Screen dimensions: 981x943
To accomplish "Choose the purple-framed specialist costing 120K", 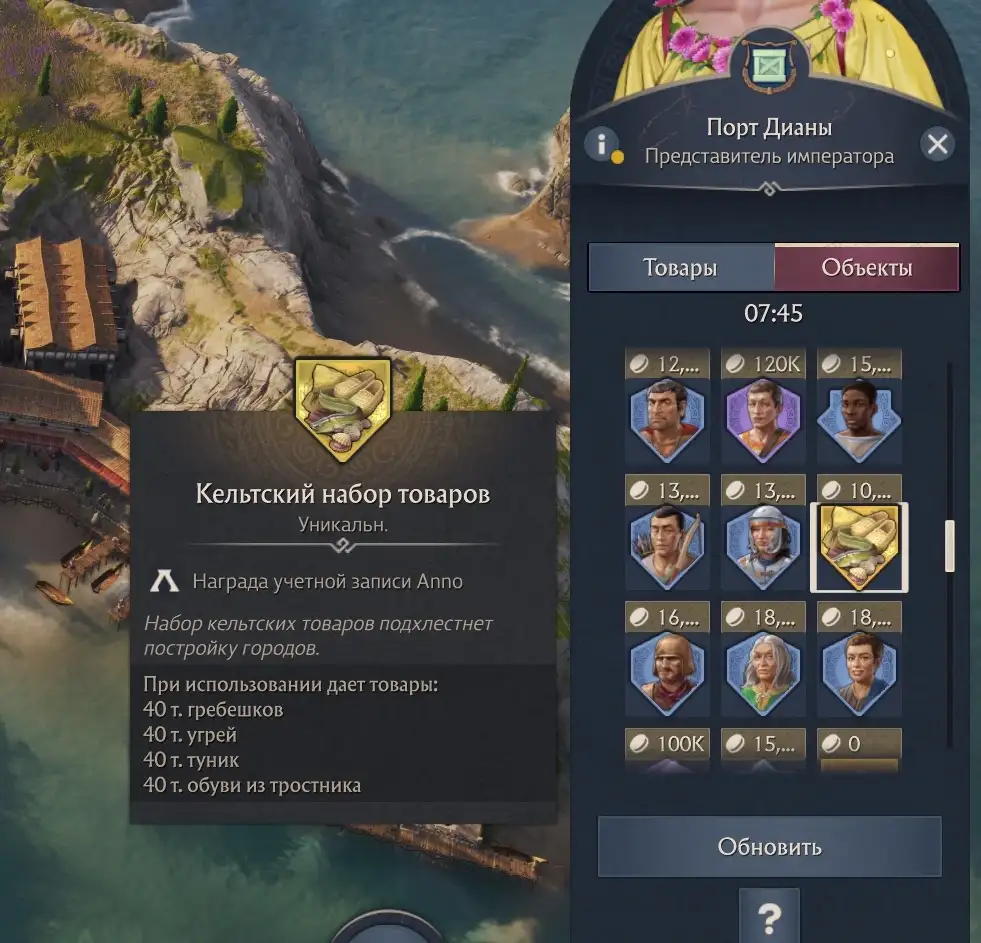I will (764, 420).
